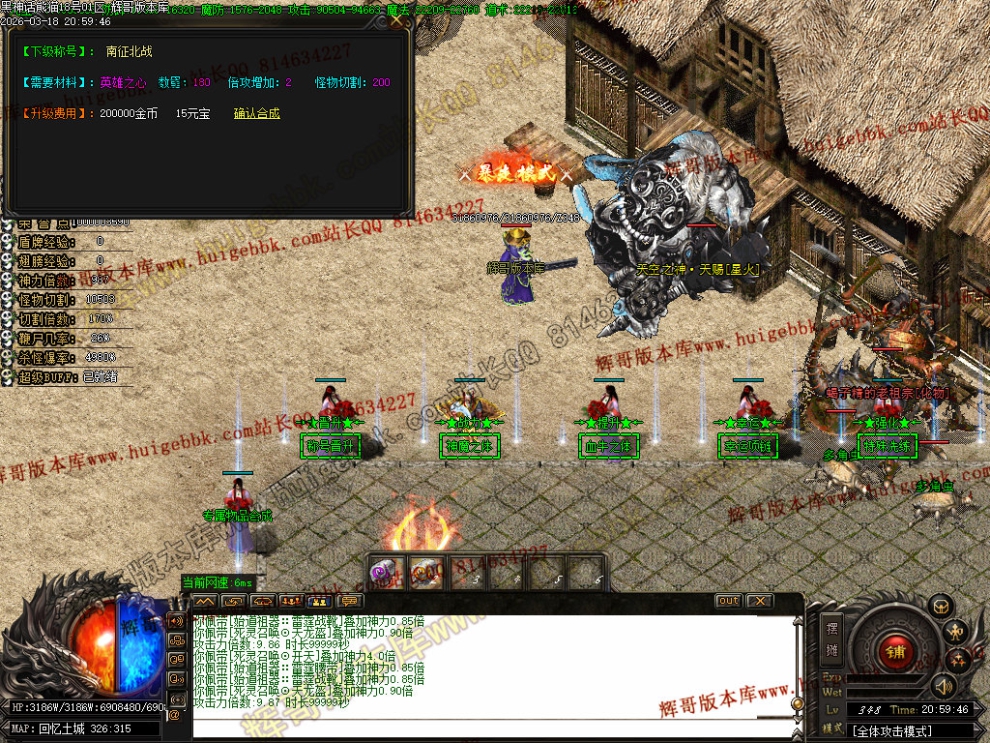Select the highlighted group chat filter tab

point(320,601)
